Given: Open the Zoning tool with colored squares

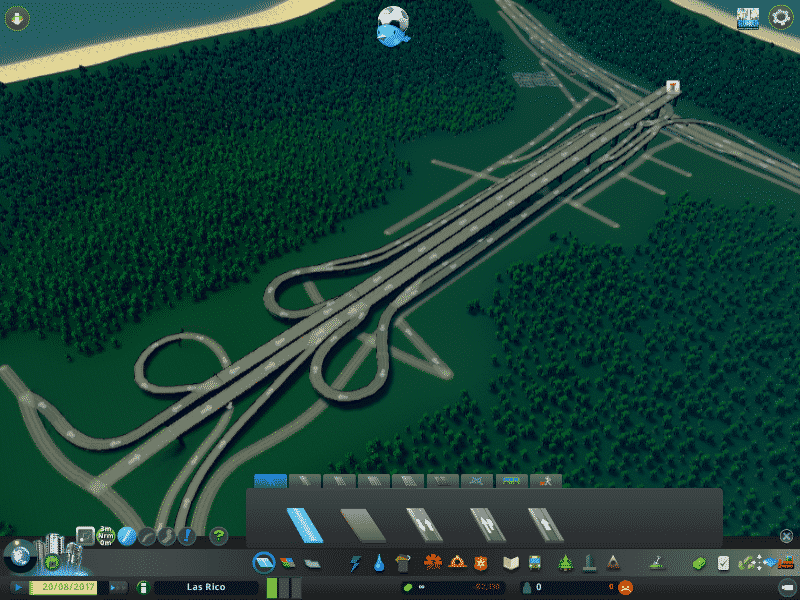Looking at the screenshot, I should click(x=287, y=563).
